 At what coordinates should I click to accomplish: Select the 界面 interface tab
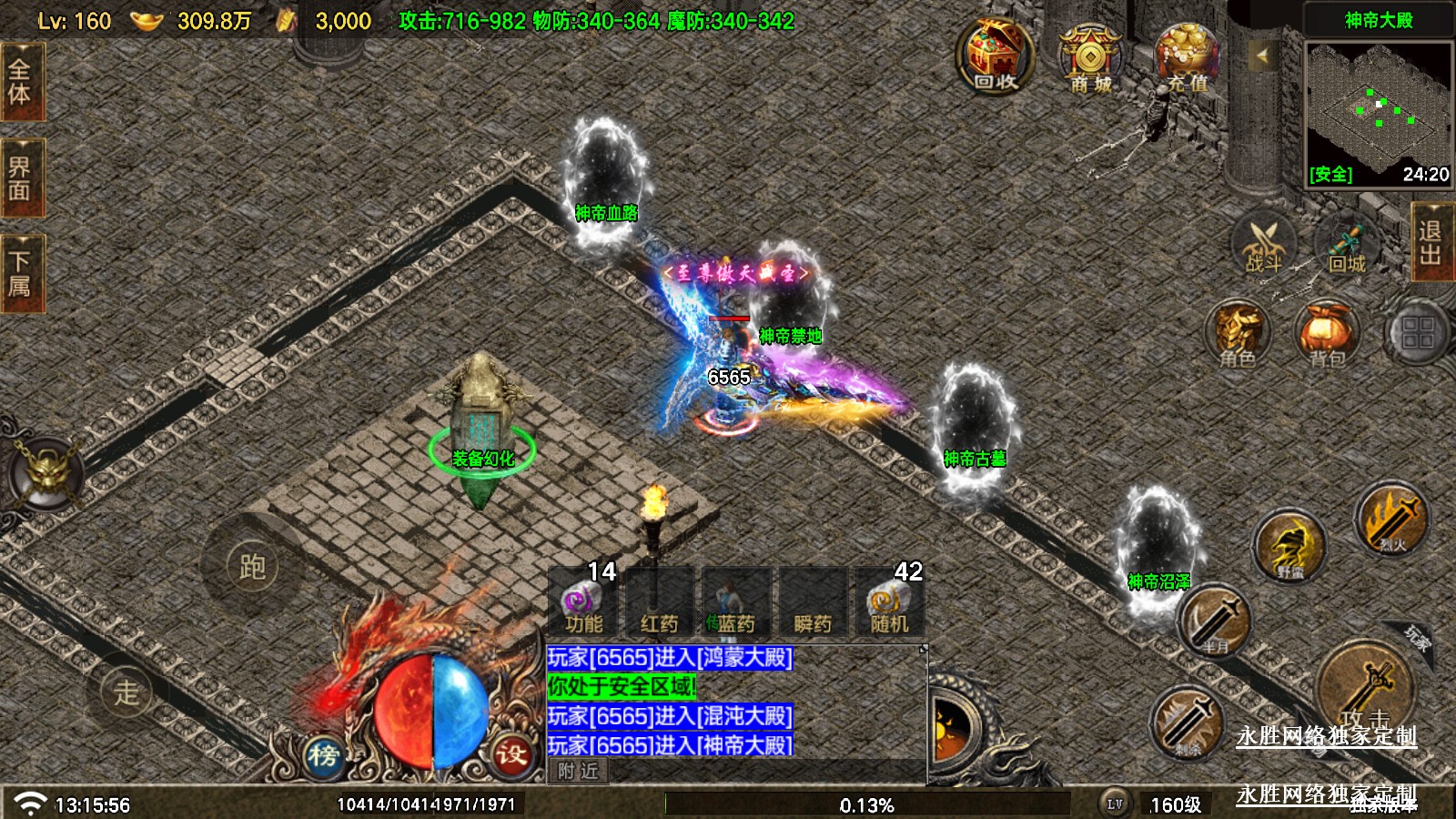[x=20, y=178]
